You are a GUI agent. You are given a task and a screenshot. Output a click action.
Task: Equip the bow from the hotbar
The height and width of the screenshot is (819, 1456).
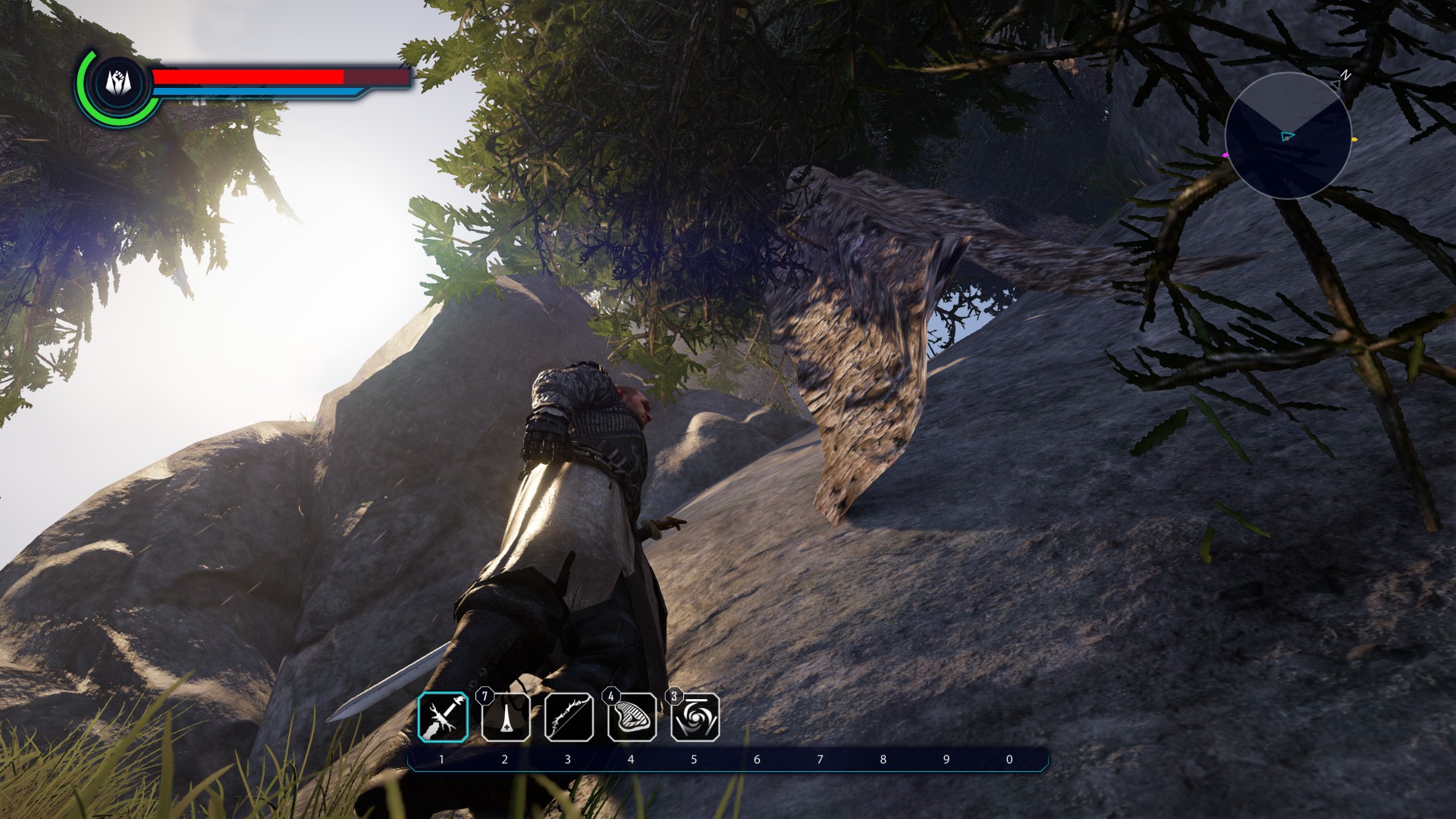click(x=569, y=717)
